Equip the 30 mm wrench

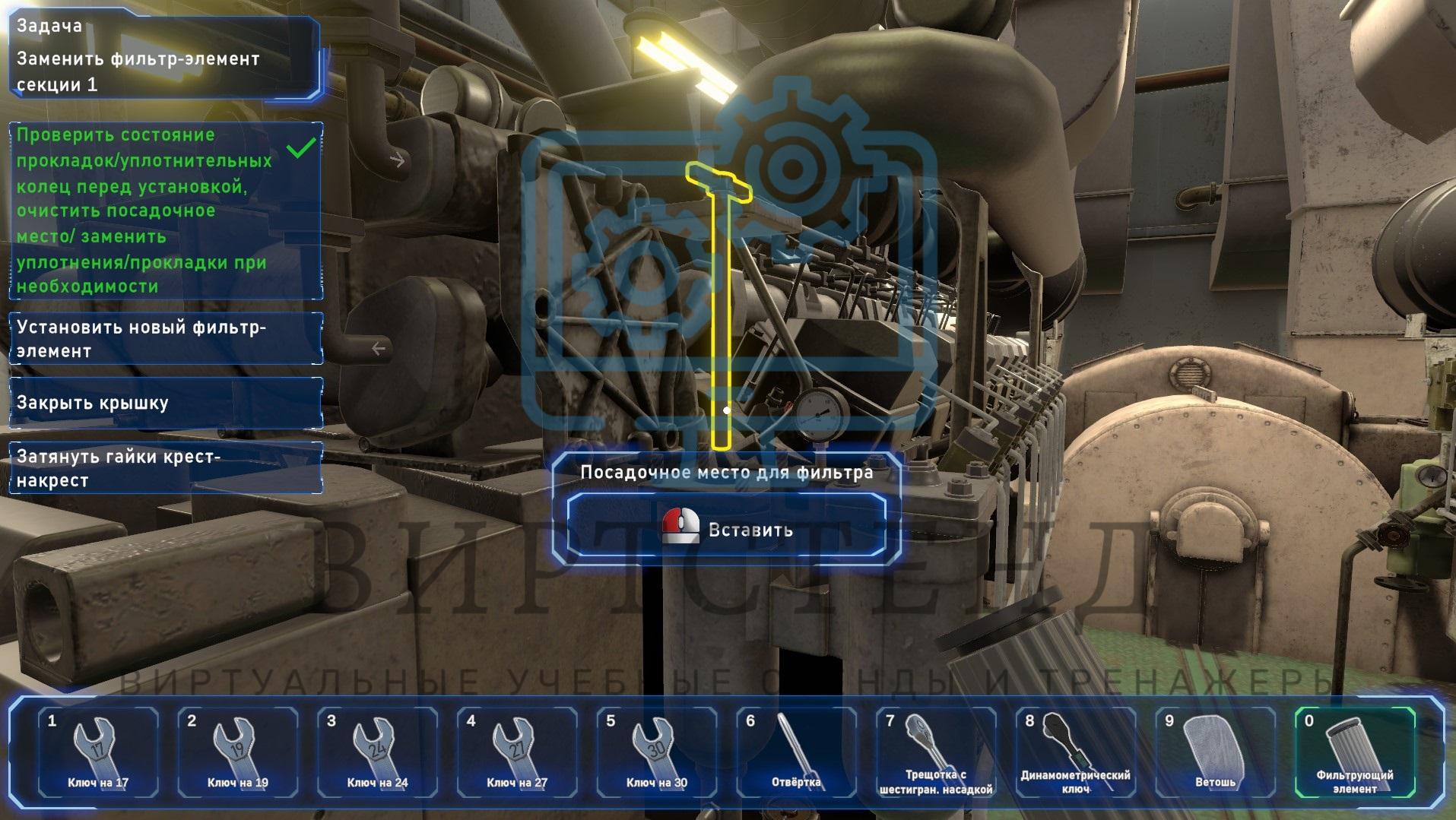[657, 752]
